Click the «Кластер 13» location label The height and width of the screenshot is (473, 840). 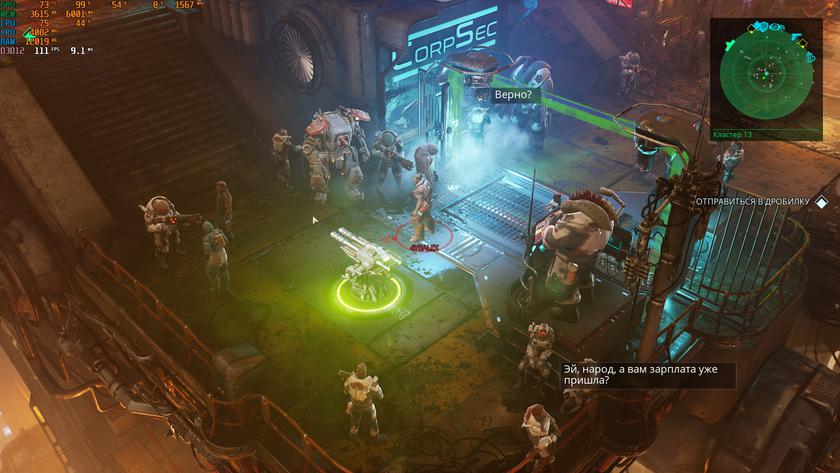732,134
